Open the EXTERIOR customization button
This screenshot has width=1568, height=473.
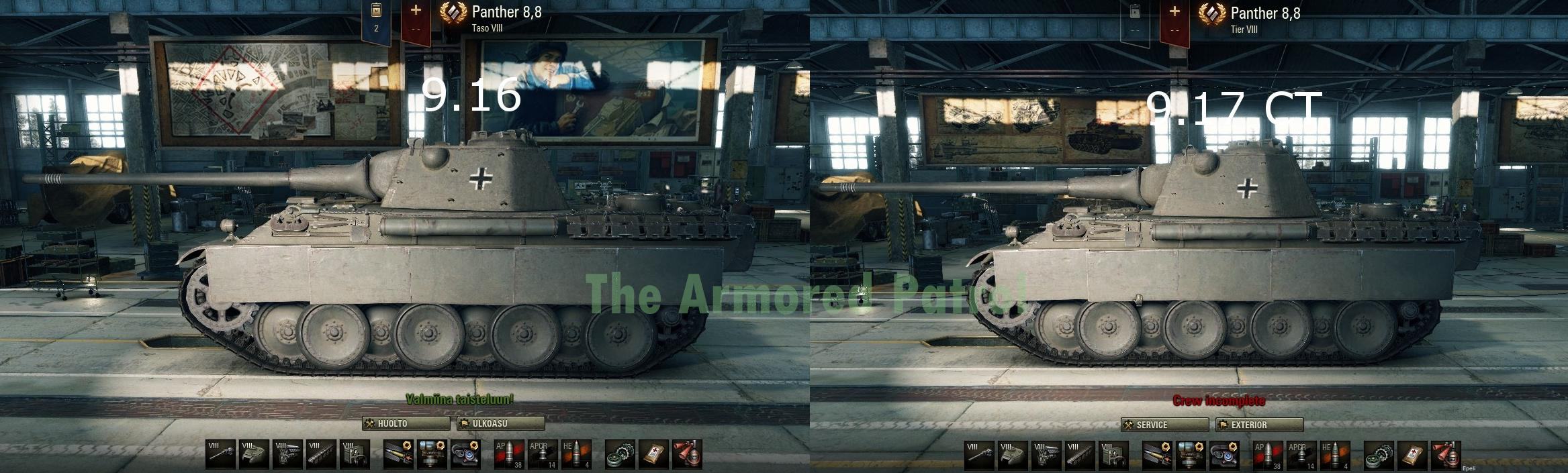[x=1259, y=425]
